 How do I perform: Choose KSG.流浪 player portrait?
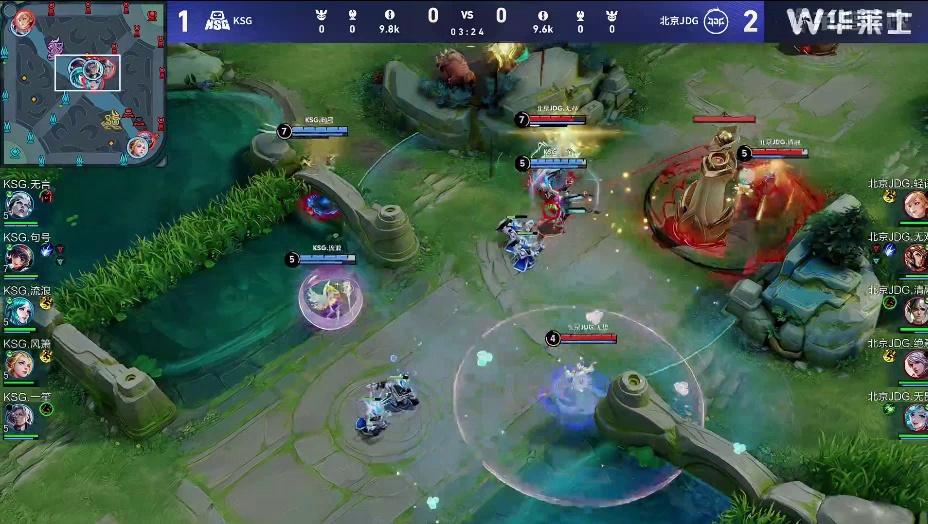pos(19,311)
